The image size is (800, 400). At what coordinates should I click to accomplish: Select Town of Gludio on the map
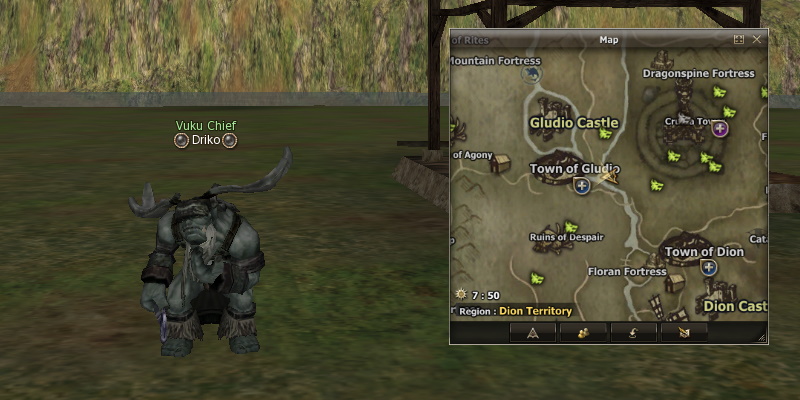pyautogui.click(x=574, y=168)
